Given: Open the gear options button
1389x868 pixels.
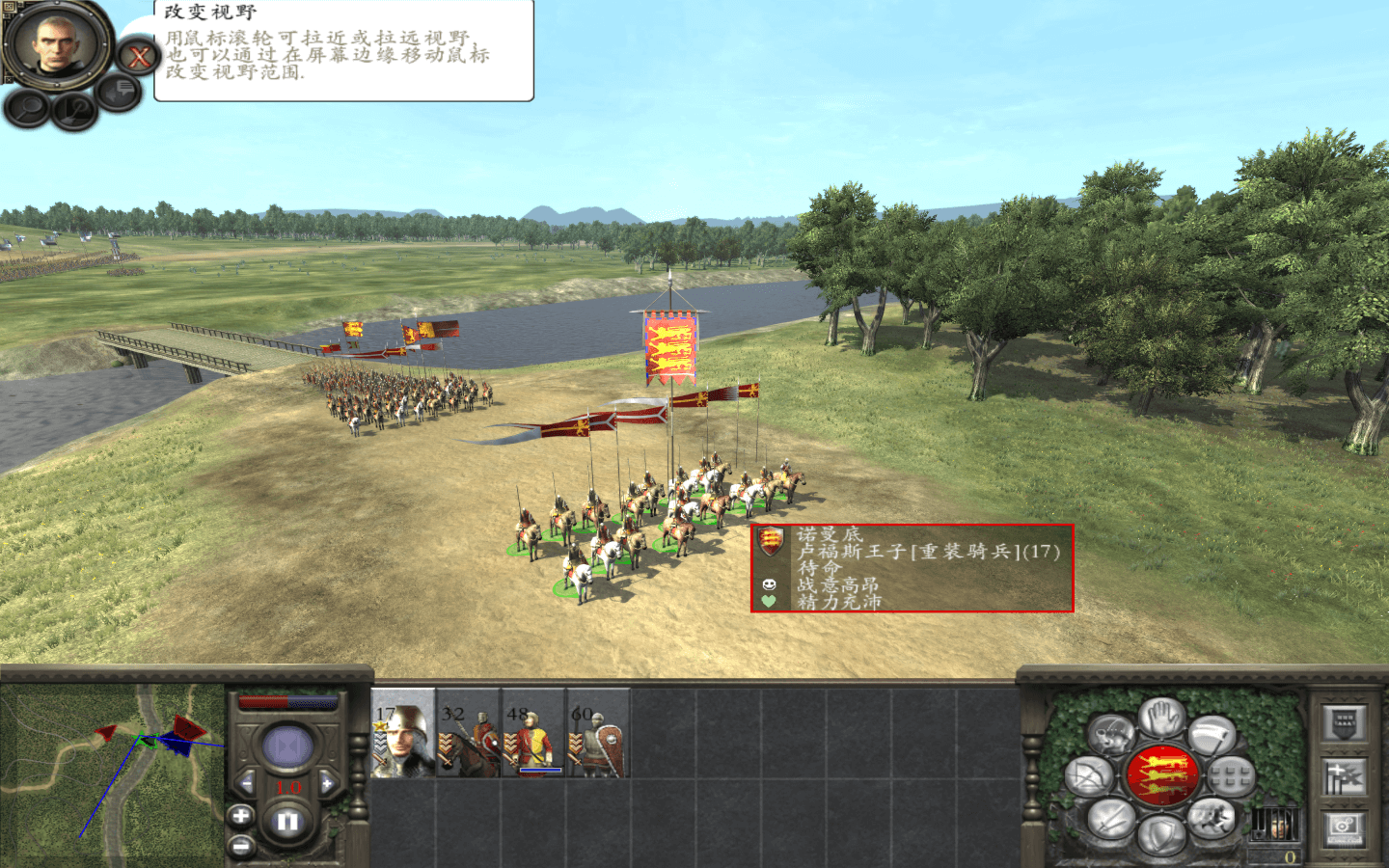Looking at the screenshot, I should pyautogui.click(x=1345, y=827).
